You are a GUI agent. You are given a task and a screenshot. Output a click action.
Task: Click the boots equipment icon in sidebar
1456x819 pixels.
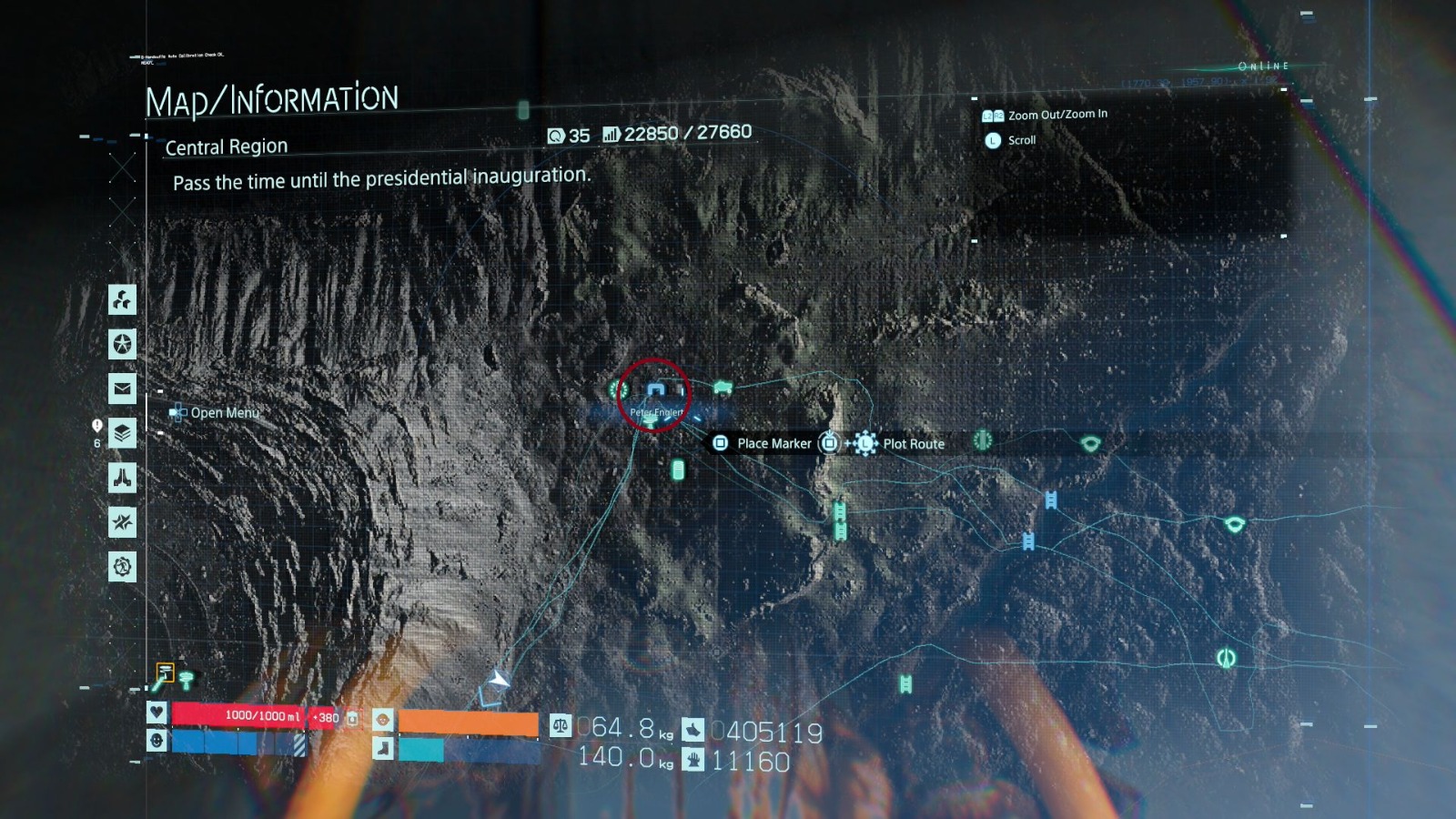coord(124,478)
